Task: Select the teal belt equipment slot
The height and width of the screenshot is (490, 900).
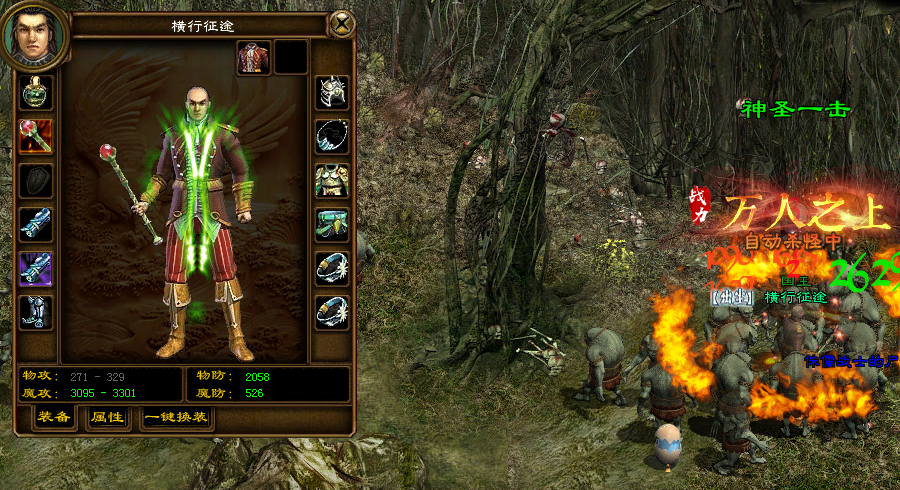Action: 332,224
